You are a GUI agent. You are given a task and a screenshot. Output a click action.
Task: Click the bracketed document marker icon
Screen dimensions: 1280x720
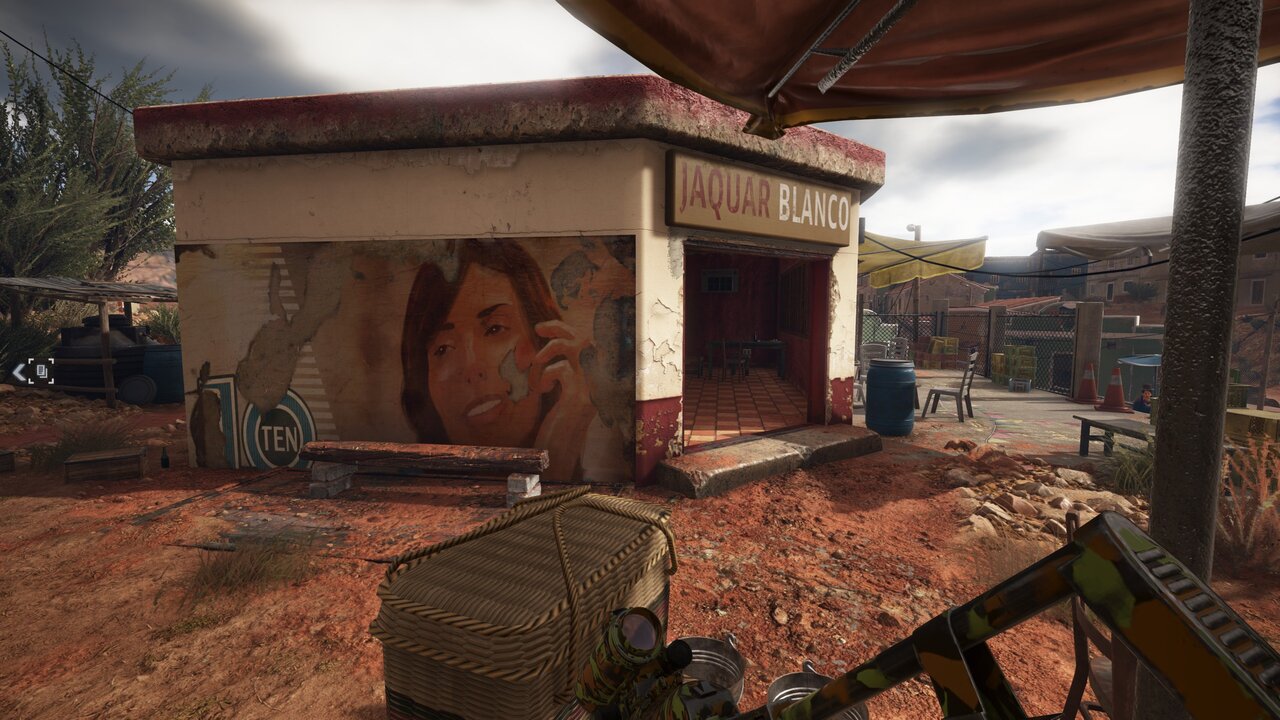(41, 372)
